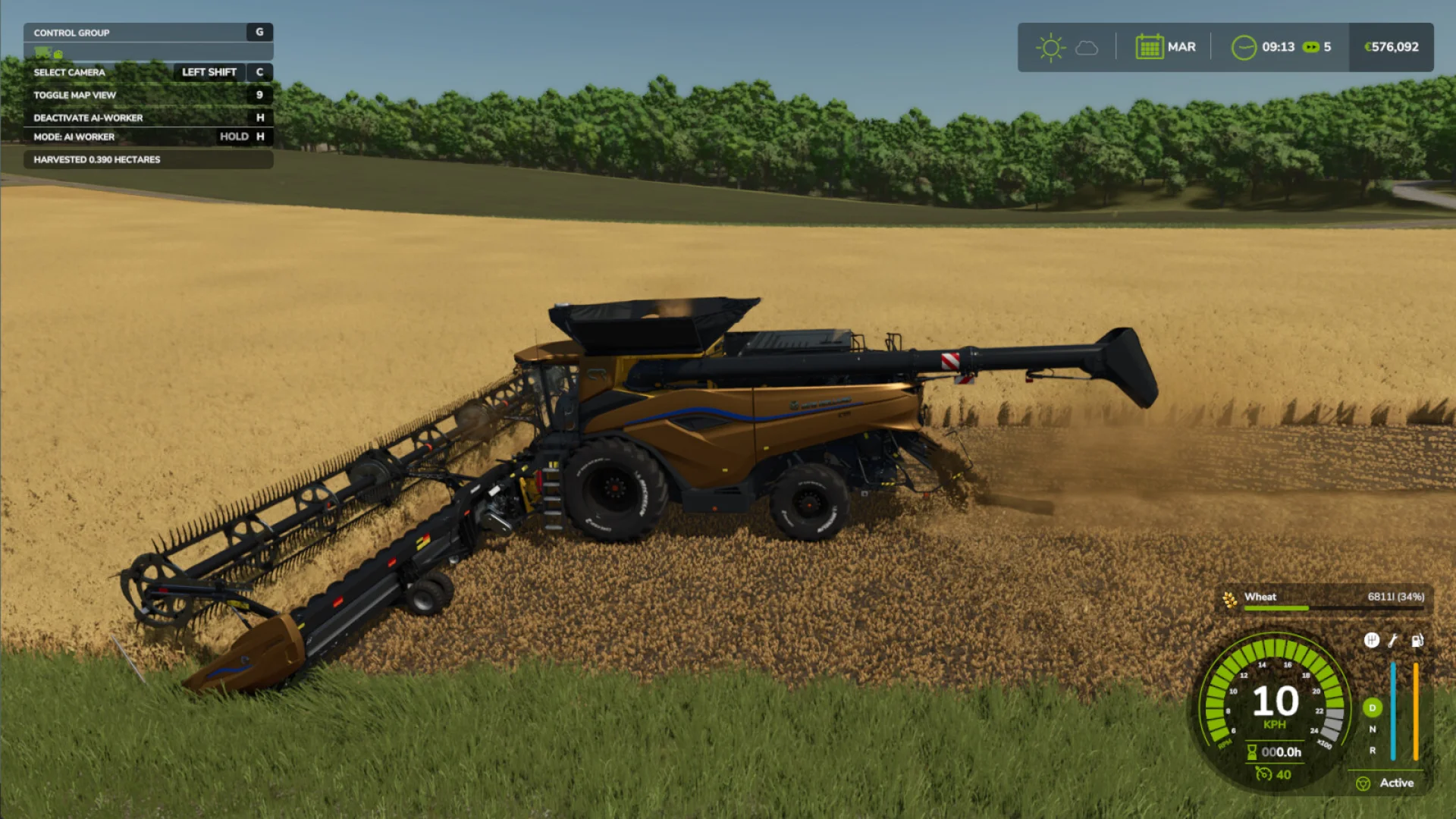Select gear D on the transmission display

(1372, 708)
